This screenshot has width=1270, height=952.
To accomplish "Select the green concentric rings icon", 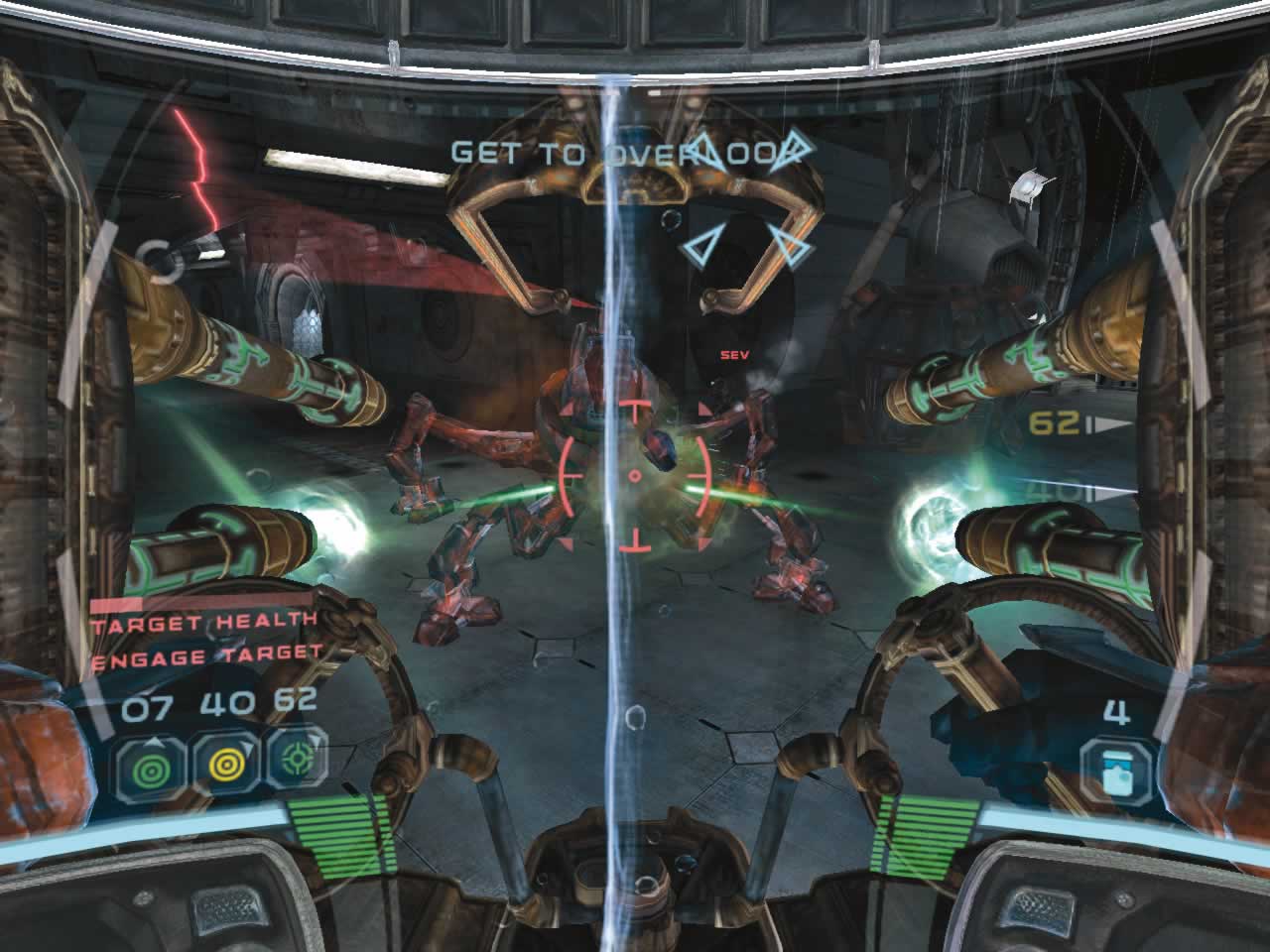I will pos(147,768).
